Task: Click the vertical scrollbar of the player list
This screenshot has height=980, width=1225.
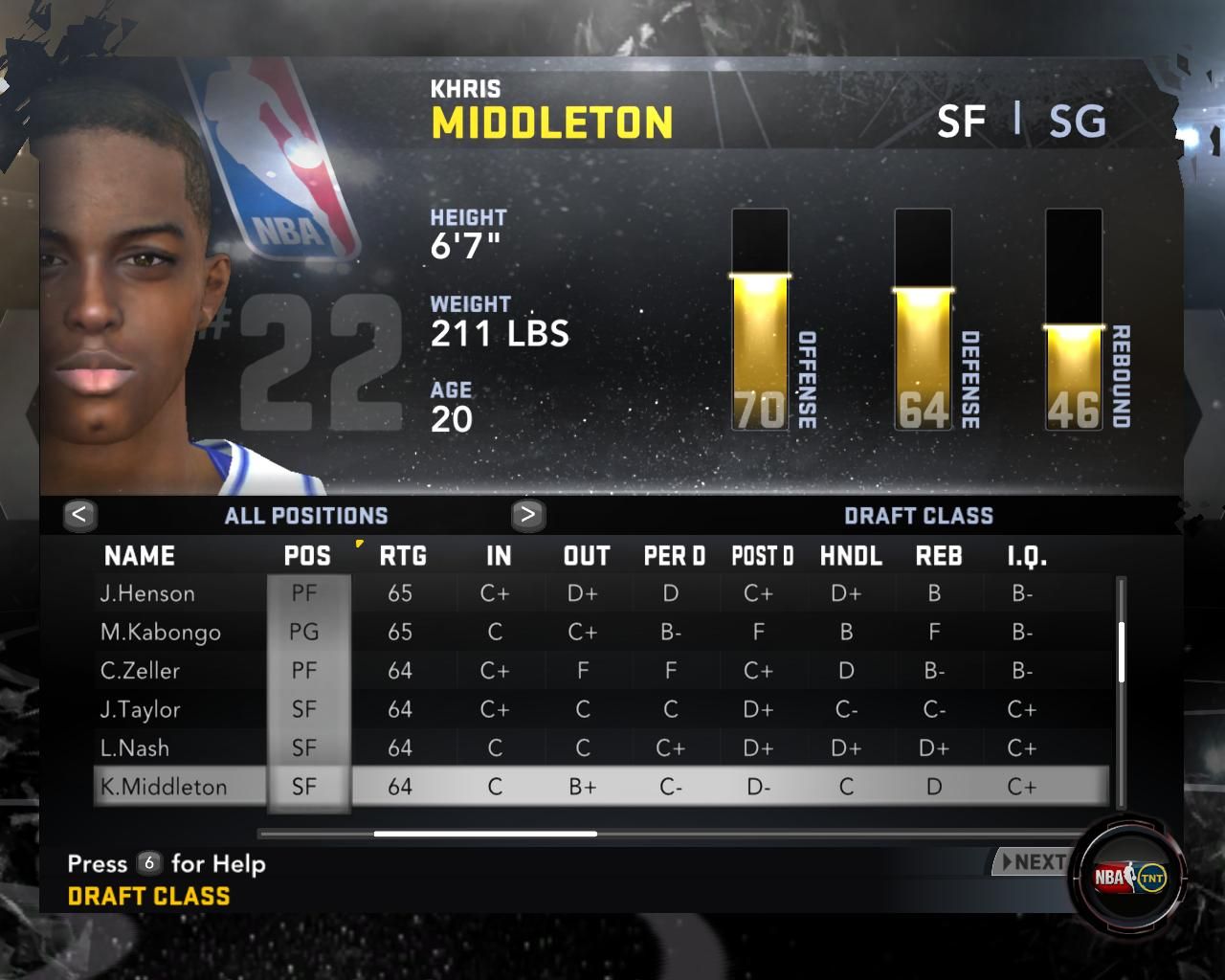Action: [x=1121, y=653]
